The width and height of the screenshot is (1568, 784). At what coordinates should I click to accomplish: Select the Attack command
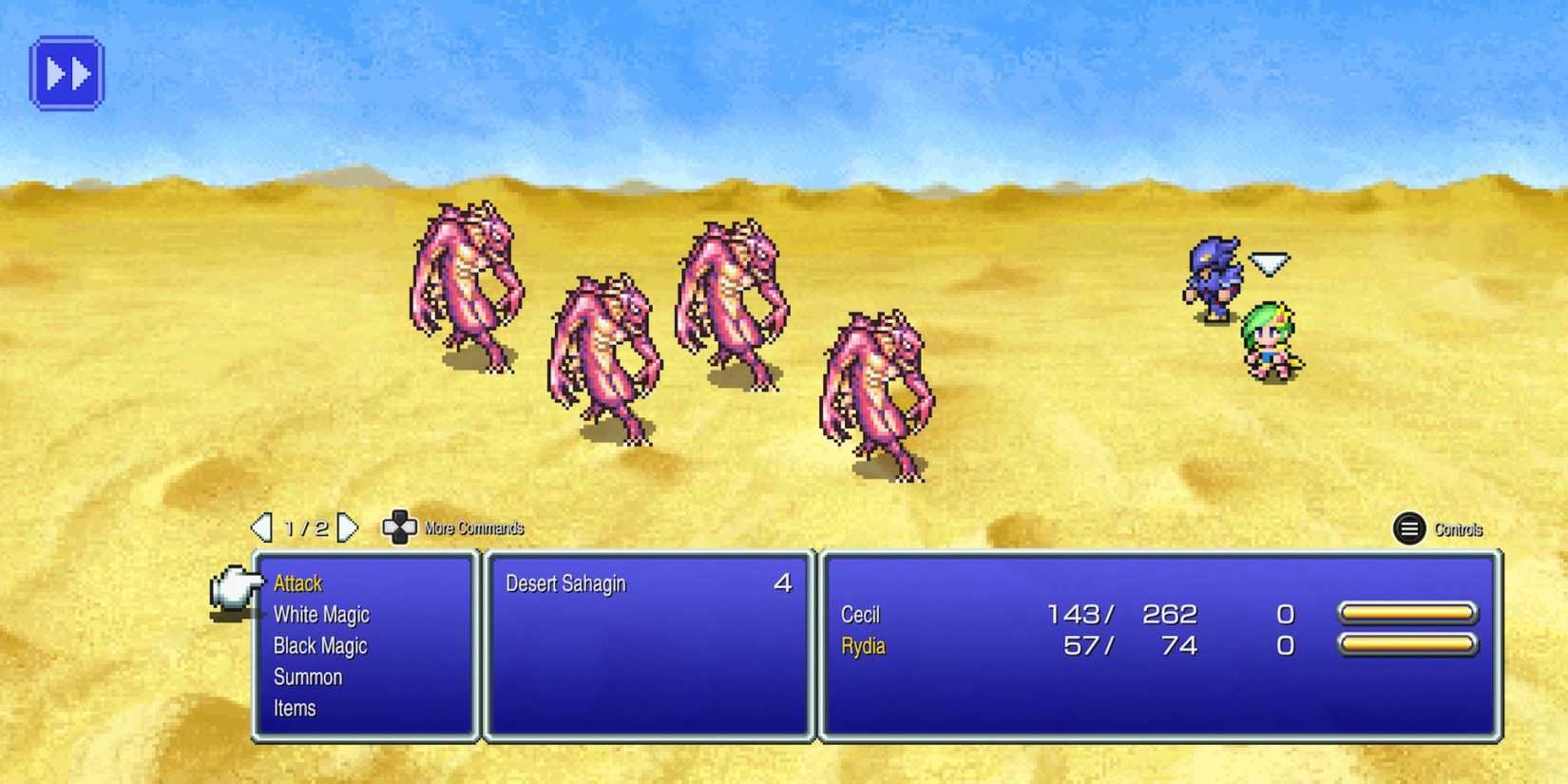pos(296,583)
